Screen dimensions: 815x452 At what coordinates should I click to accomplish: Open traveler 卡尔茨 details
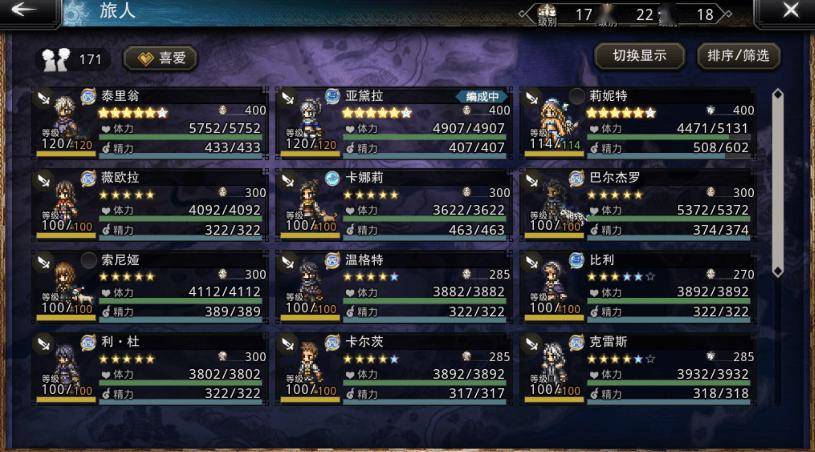point(394,368)
